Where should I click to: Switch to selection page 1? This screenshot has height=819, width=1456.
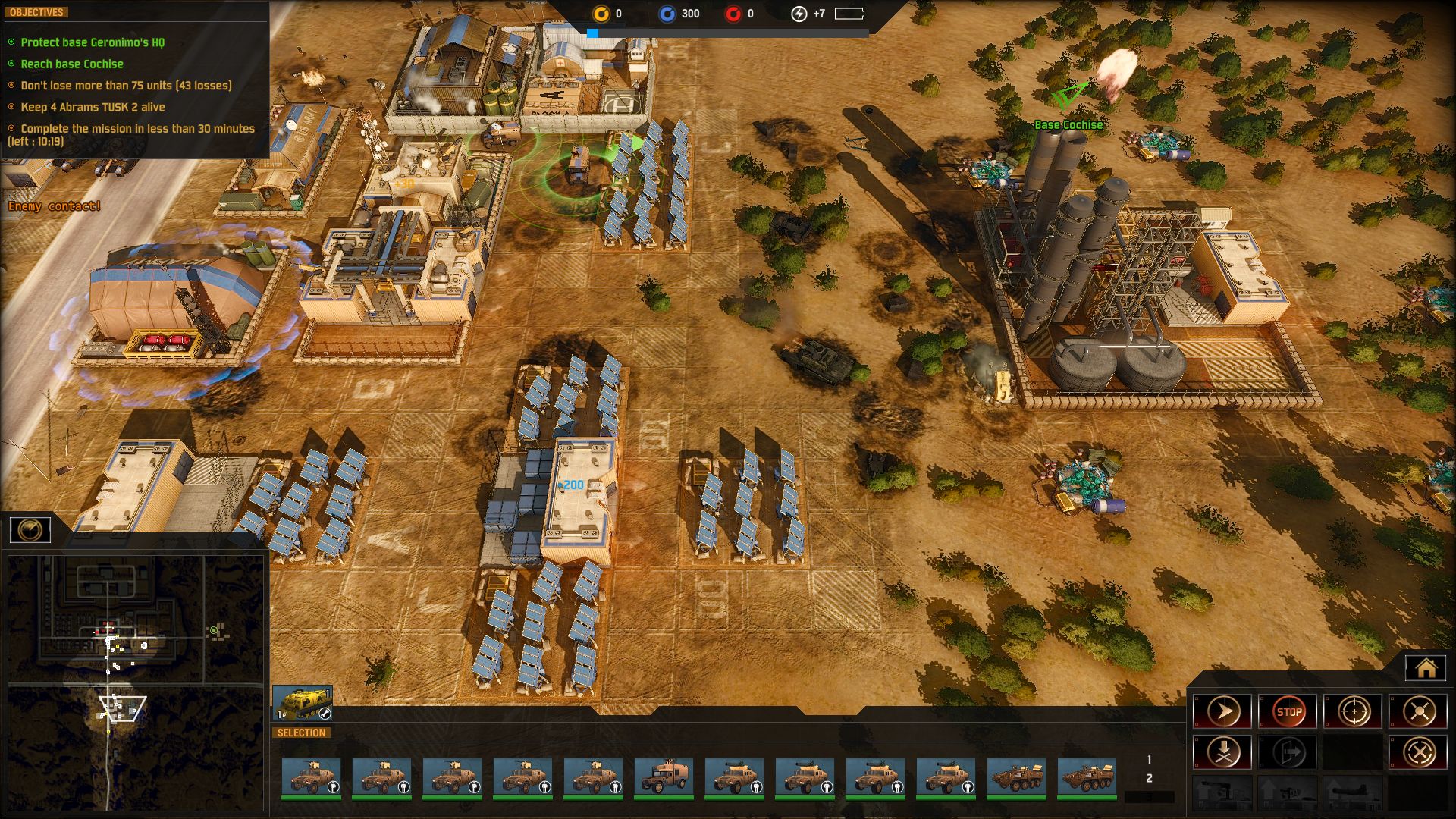coord(1149,759)
